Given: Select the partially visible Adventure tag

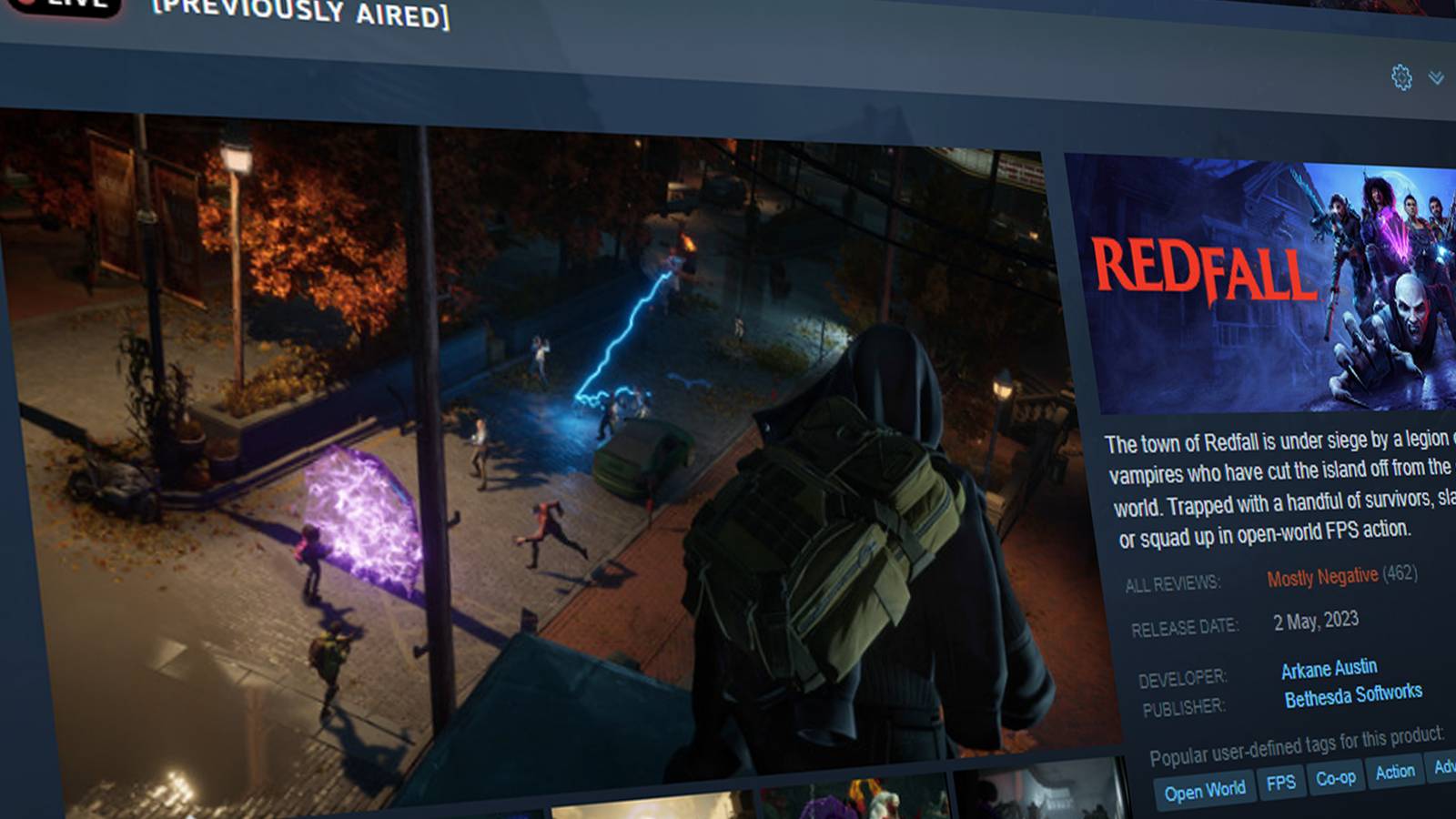Looking at the screenshot, I should (1444, 771).
